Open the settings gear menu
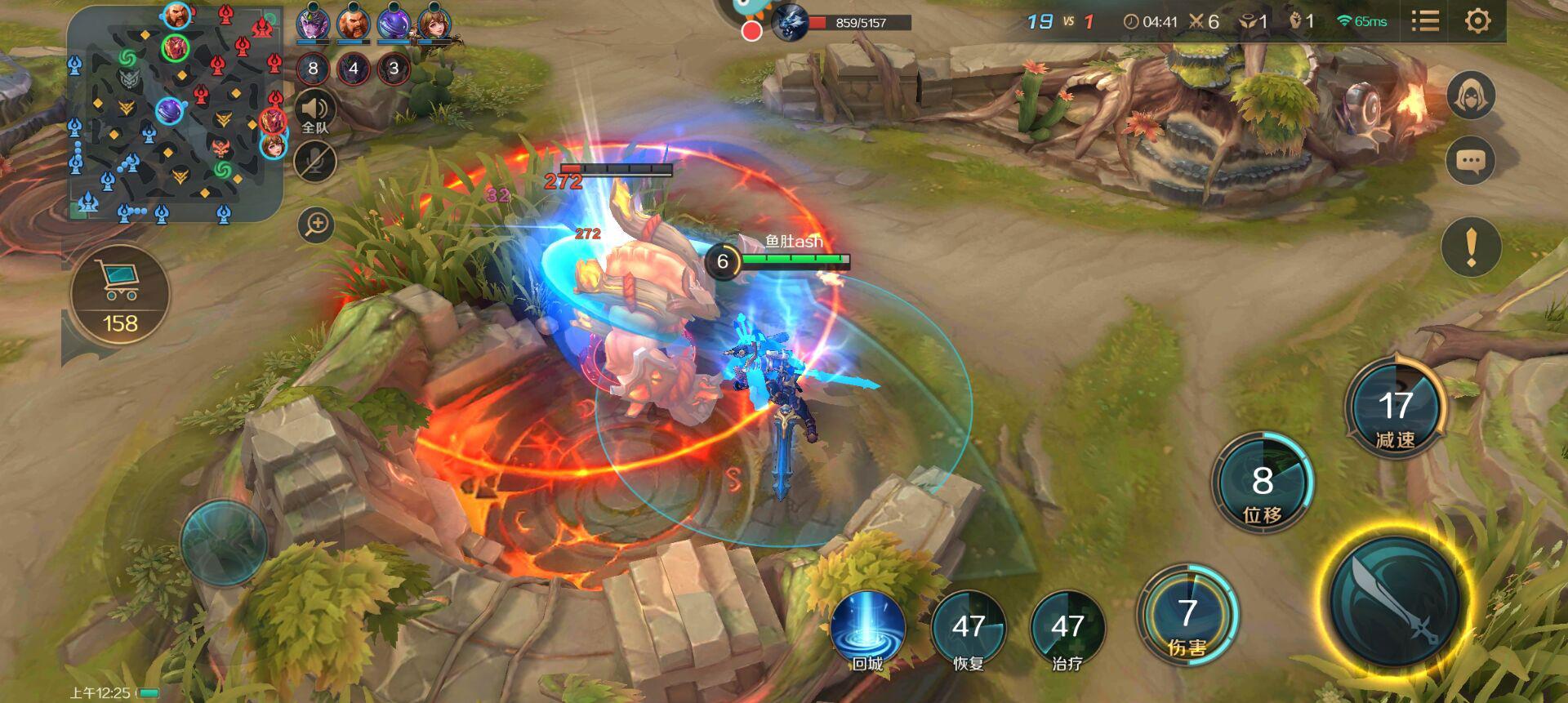Image resolution: width=1568 pixels, height=703 pixels. point(1477,20)
